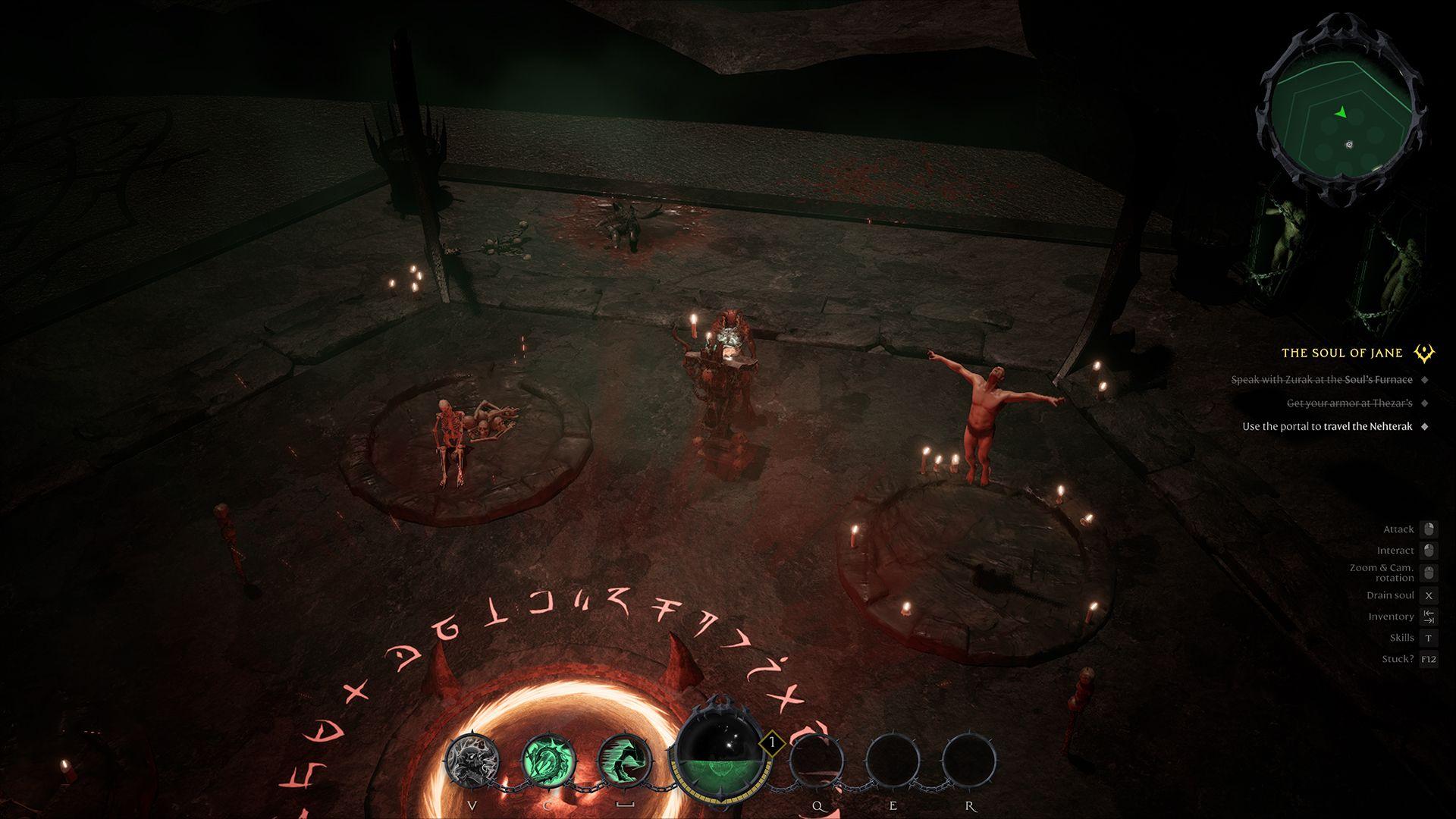
Task: Toggle the Interact mouse binding icon
Action: pyautogui.click(x=1429, y=551)
